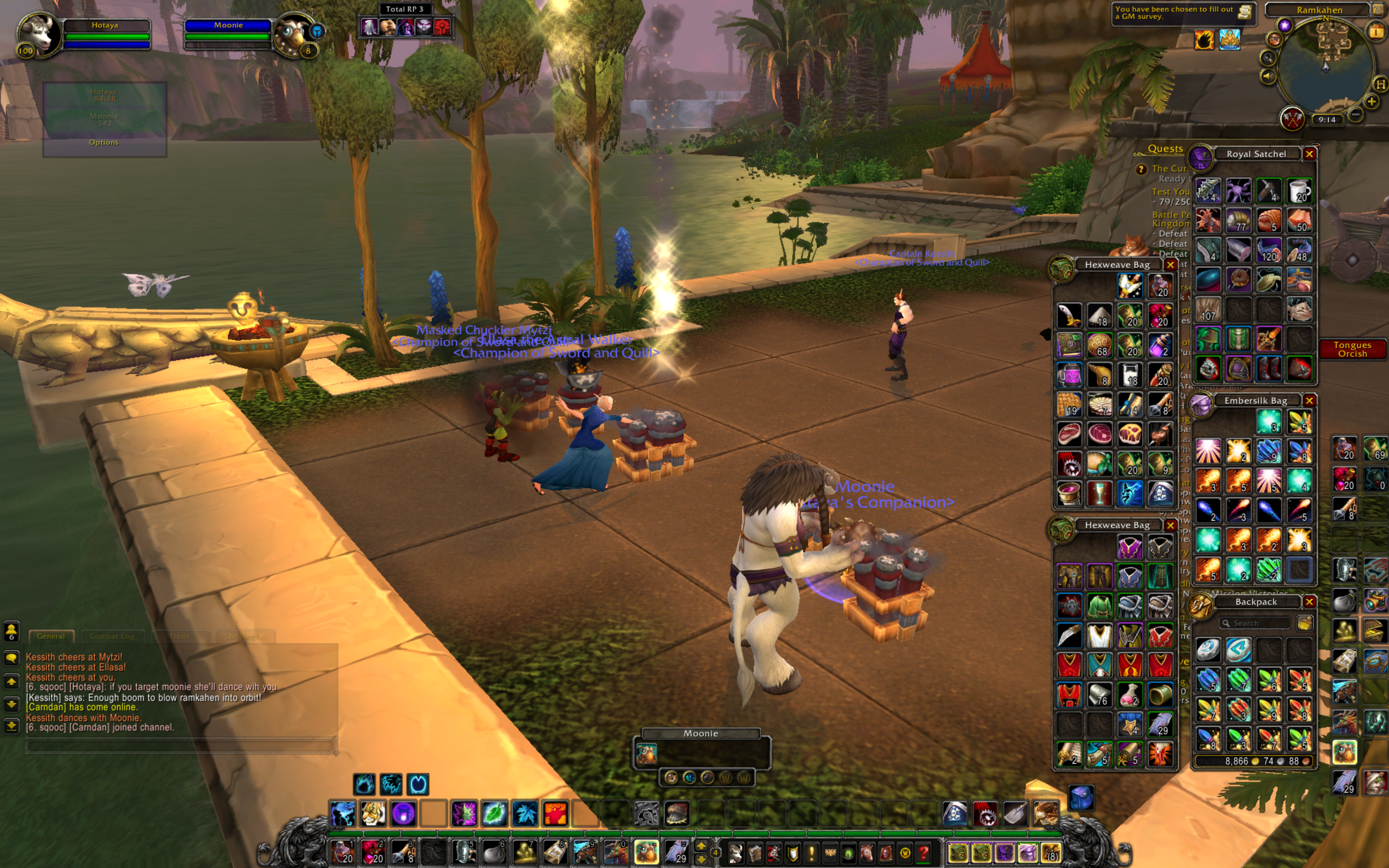Toggle the Tongues Orcish language button
Screen dimensions: 1389x868
coord(1352,349)
